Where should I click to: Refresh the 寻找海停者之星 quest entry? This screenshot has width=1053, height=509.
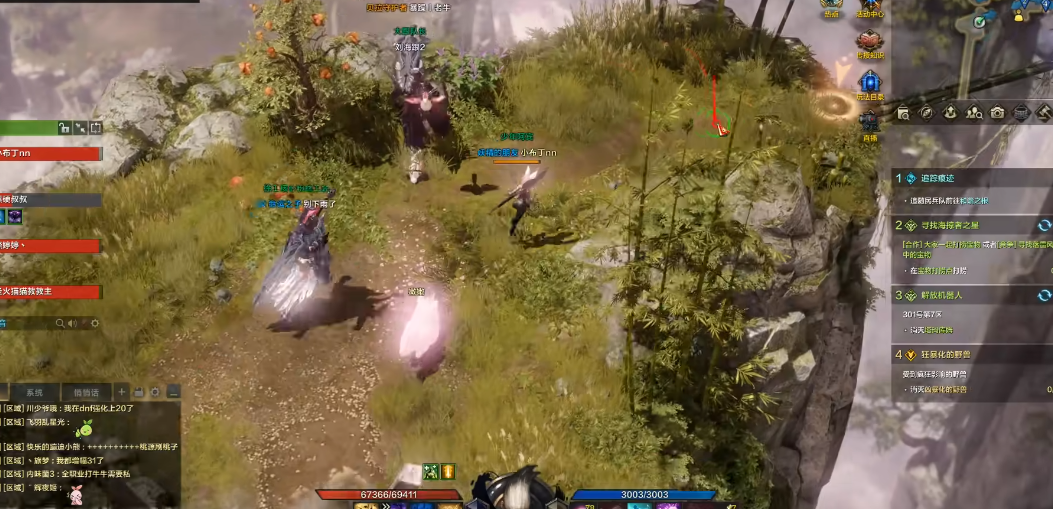(x=1045, y=226)
